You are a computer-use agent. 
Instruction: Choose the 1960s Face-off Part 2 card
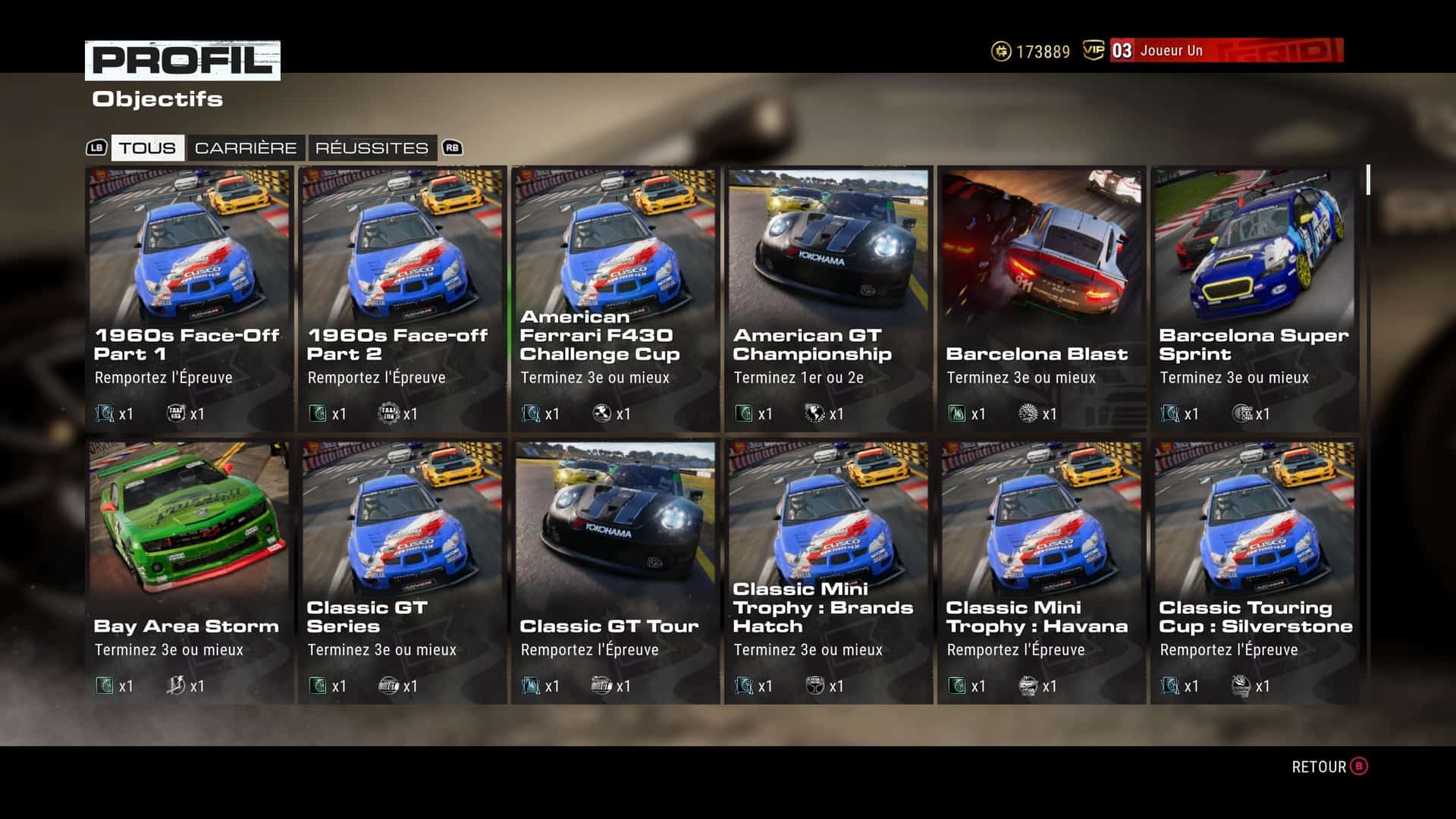[x=402, y=299]
